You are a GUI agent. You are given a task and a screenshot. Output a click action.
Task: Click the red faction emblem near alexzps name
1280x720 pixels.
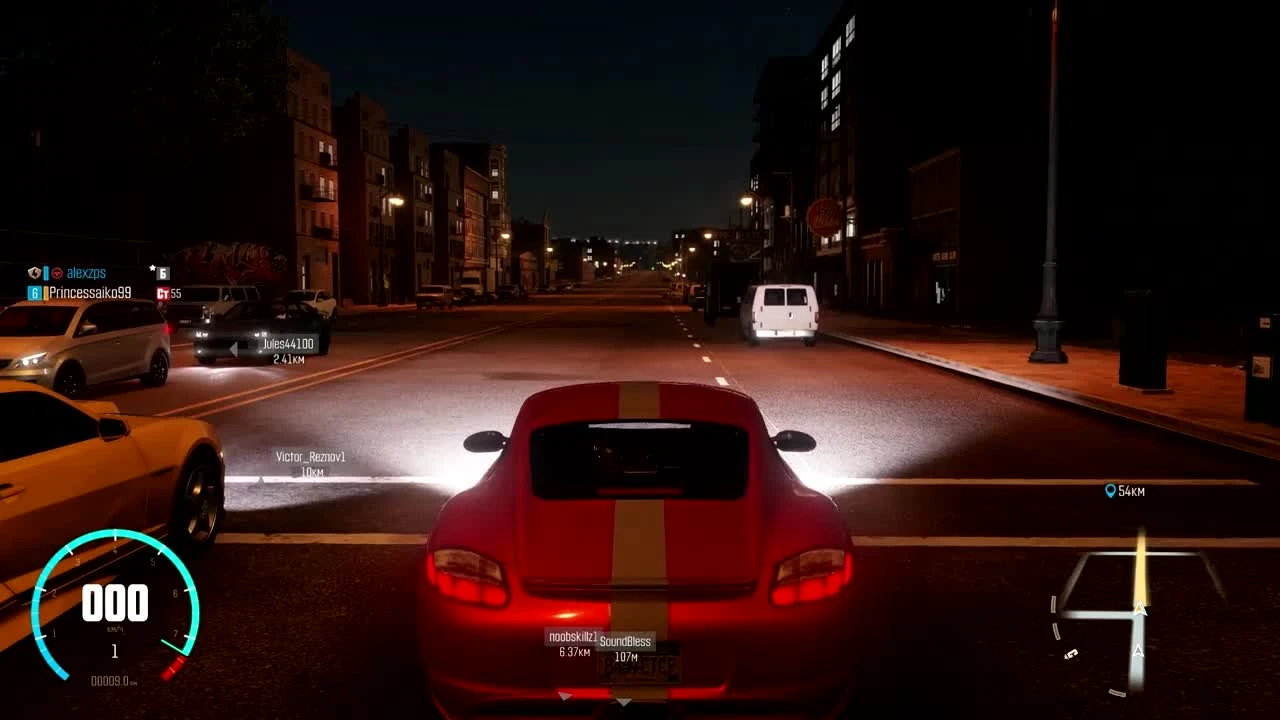click(x=56, y=272)
